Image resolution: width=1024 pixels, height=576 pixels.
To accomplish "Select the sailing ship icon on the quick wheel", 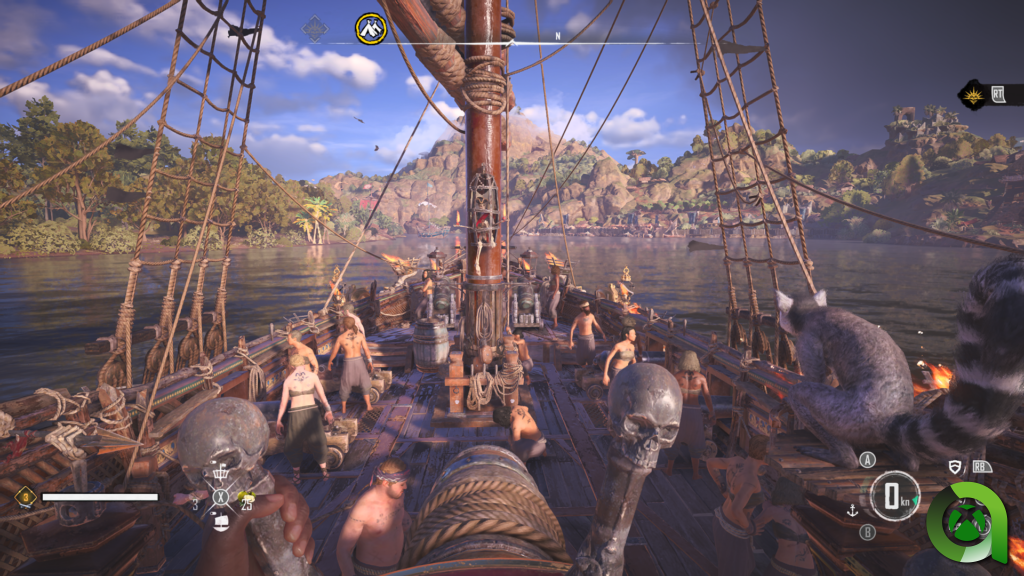I will (221, 520).
